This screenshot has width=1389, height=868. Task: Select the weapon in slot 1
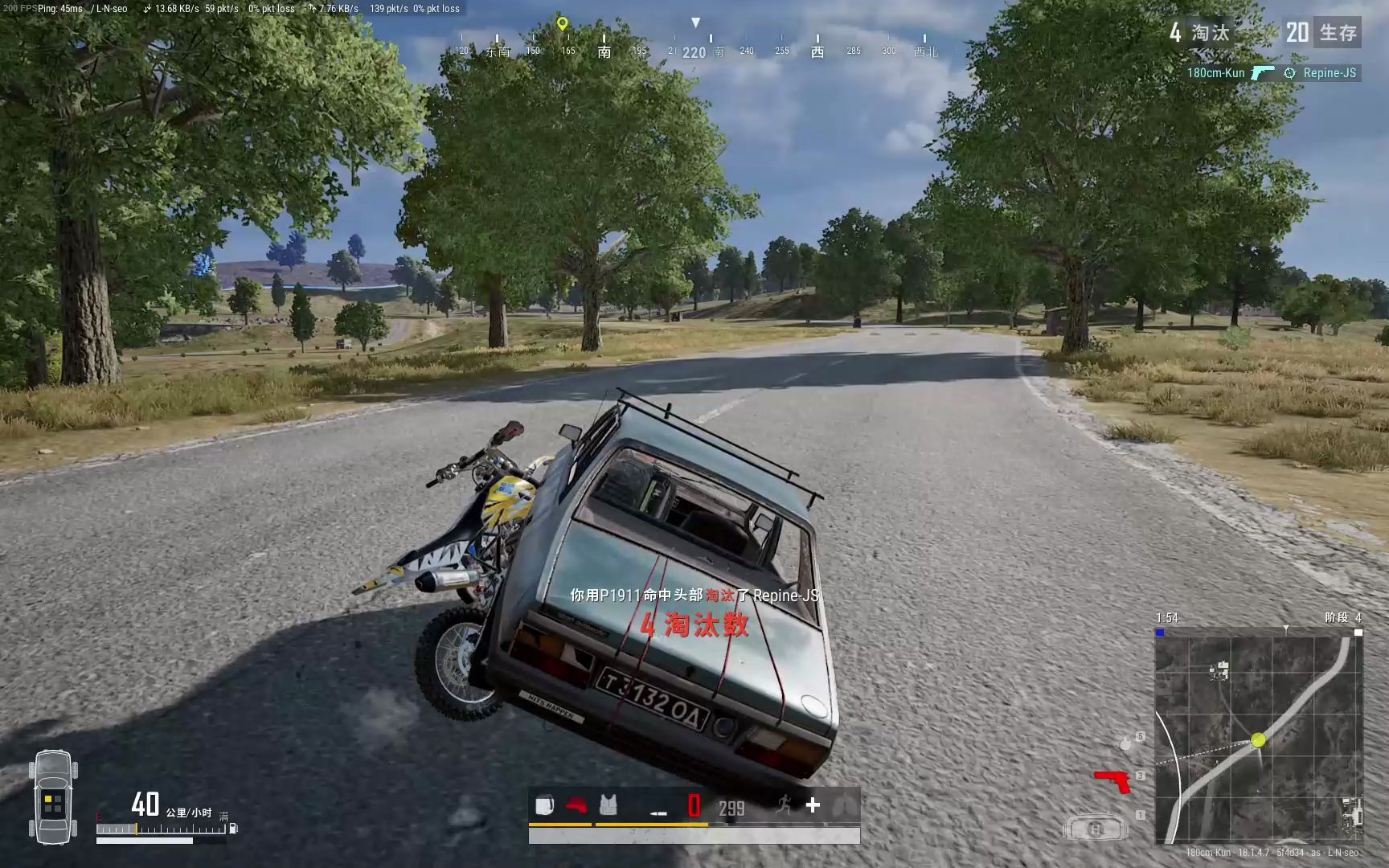1095,827
